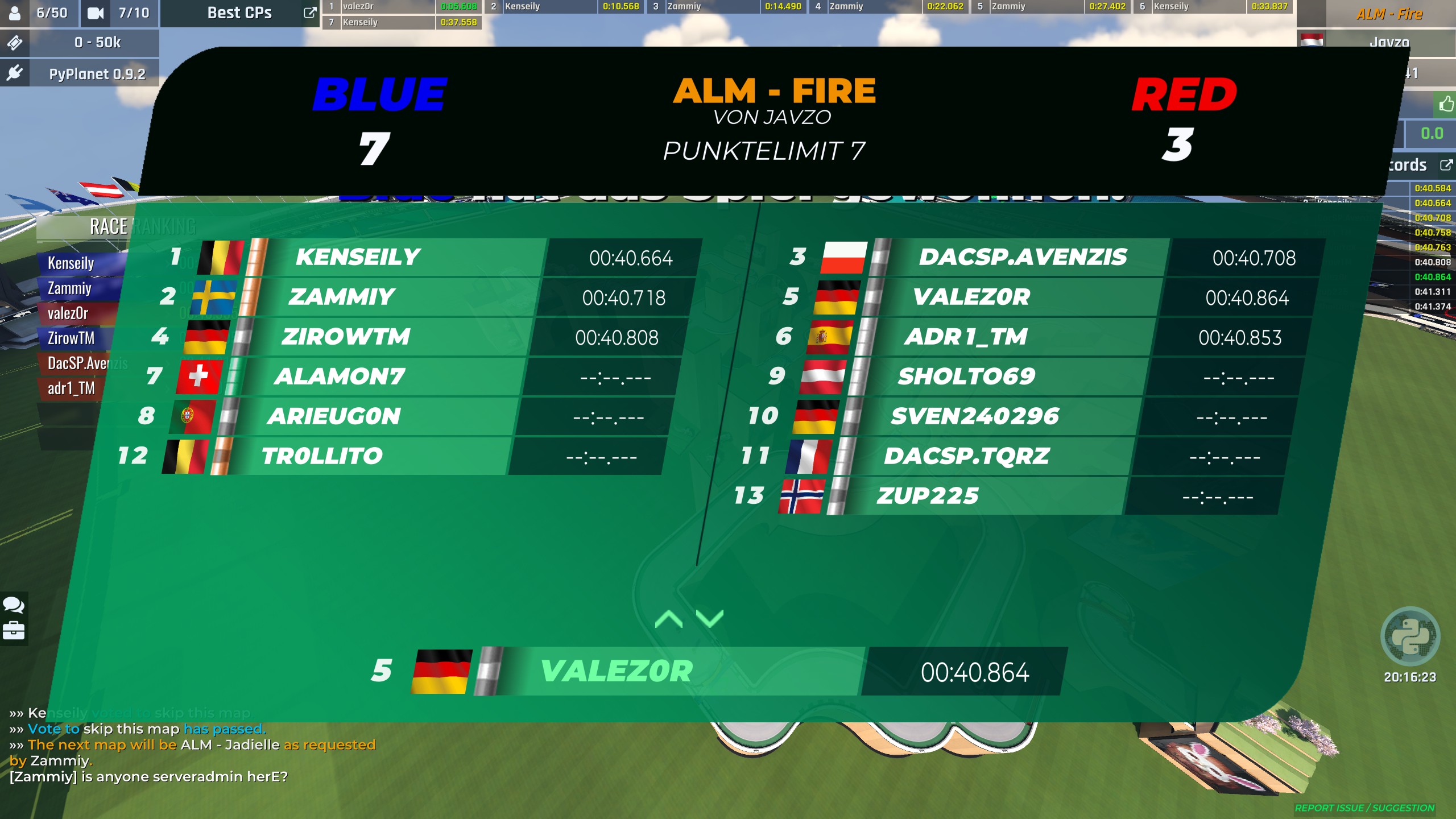Select Trollito's player row
This screenshot has width=1456, height=819.
pos(370,456)
